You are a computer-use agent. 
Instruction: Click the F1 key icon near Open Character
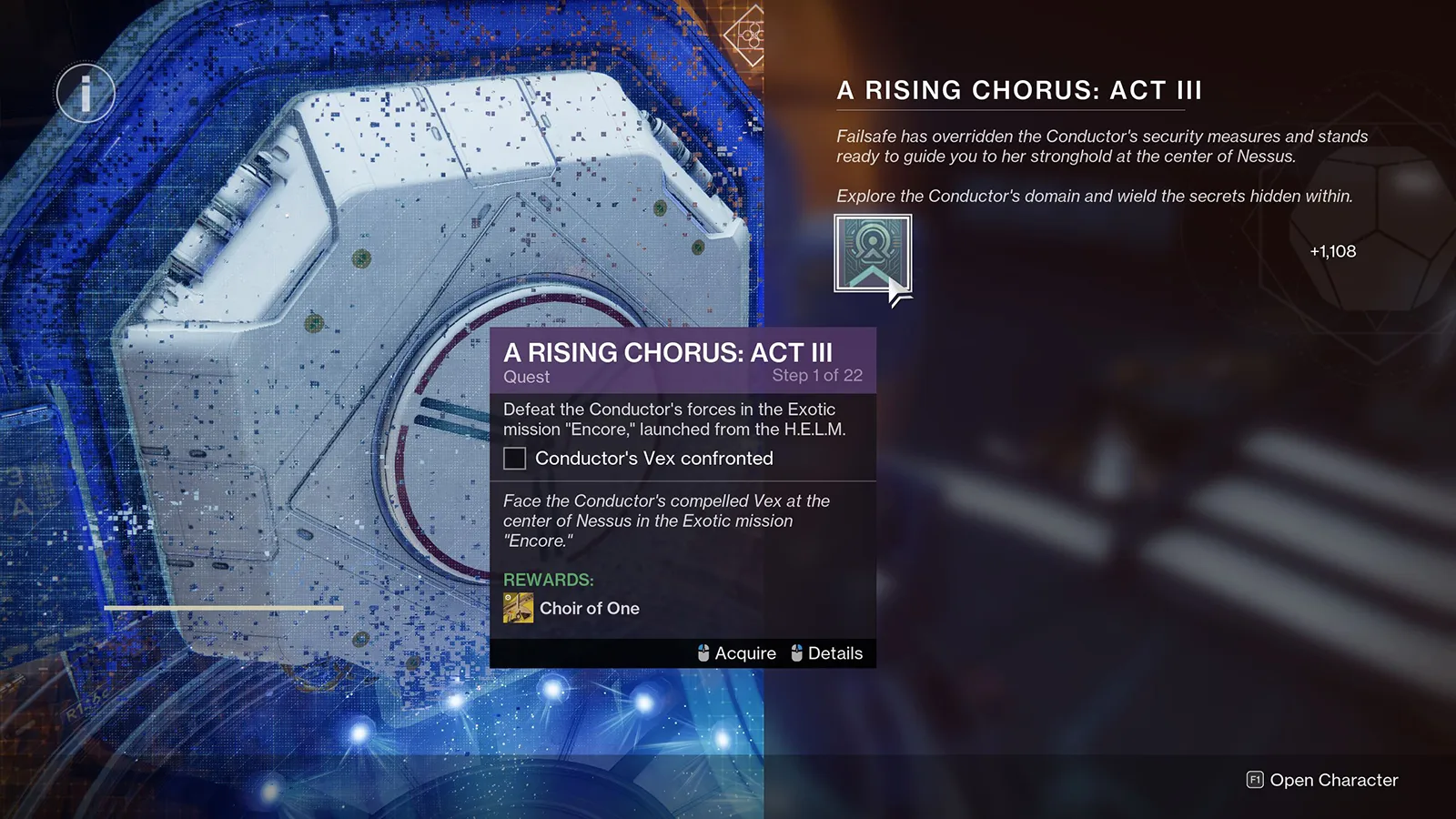[1254, 780]
